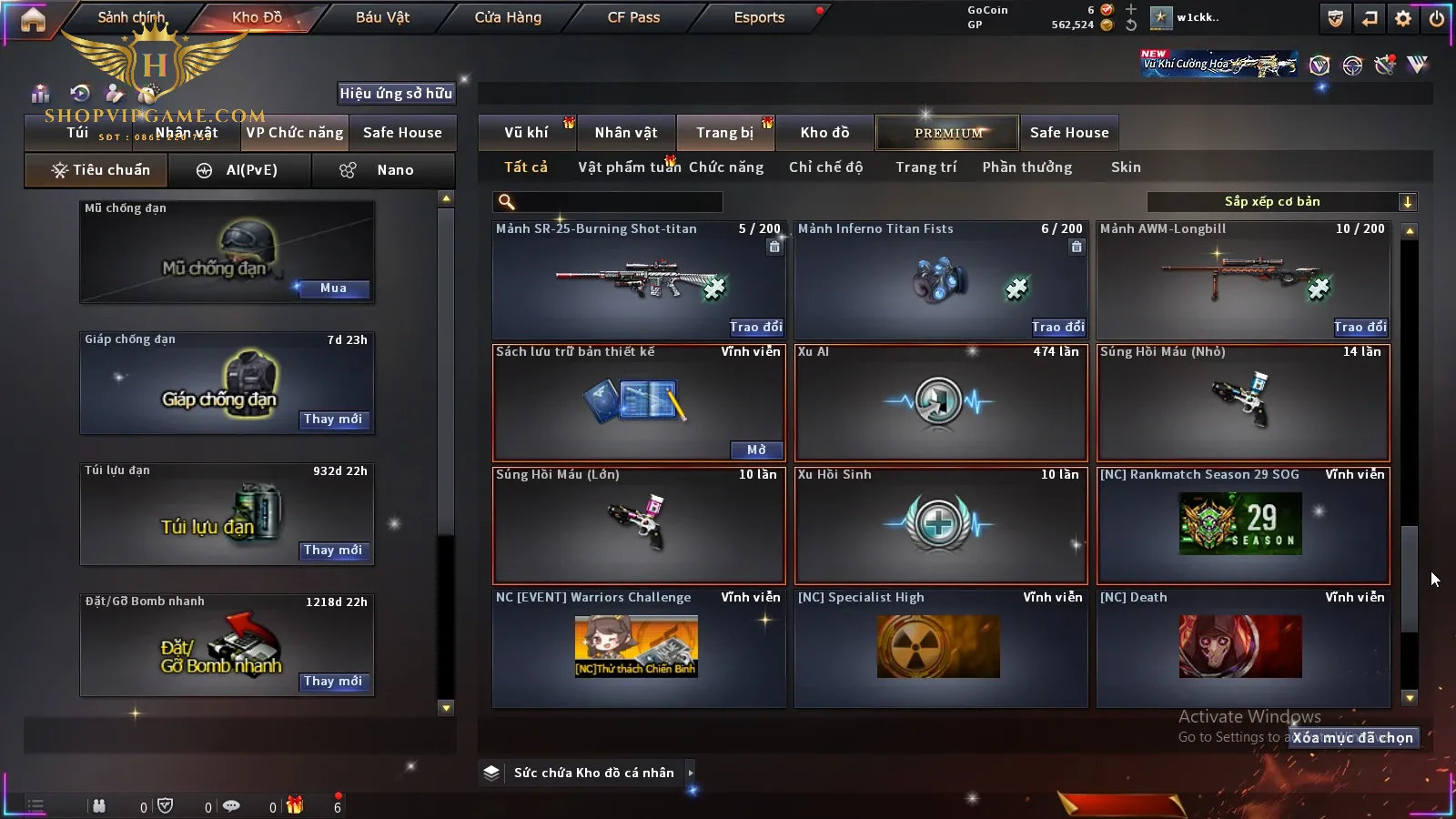This screenshot has width=1456, height=819.
Task: Open the Nano loadout tab
Action: point(382,170)
